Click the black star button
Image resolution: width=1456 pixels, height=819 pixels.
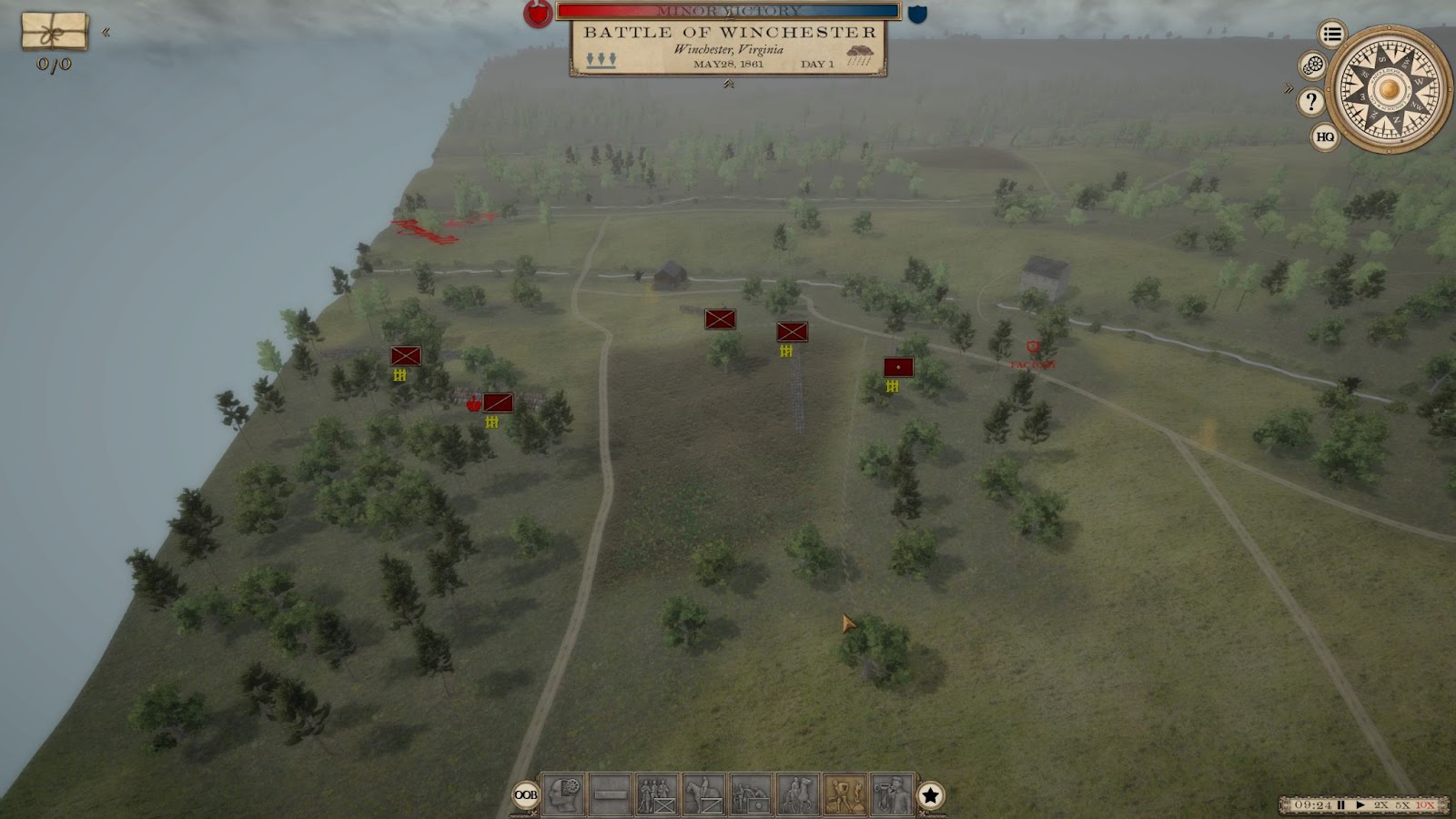coord(930,795)
